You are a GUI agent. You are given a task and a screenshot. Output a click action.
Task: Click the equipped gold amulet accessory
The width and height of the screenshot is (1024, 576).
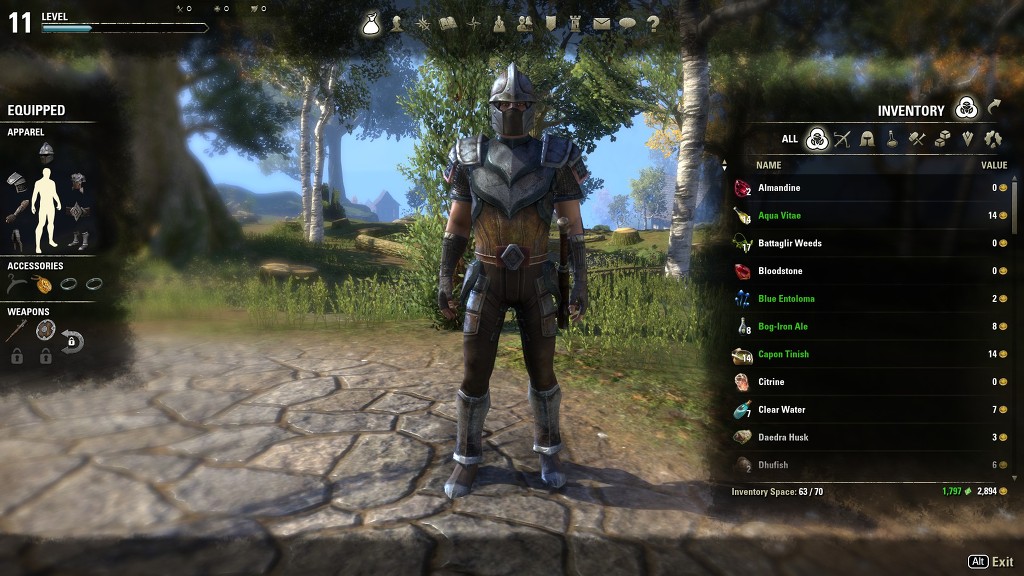coord(44,284)
